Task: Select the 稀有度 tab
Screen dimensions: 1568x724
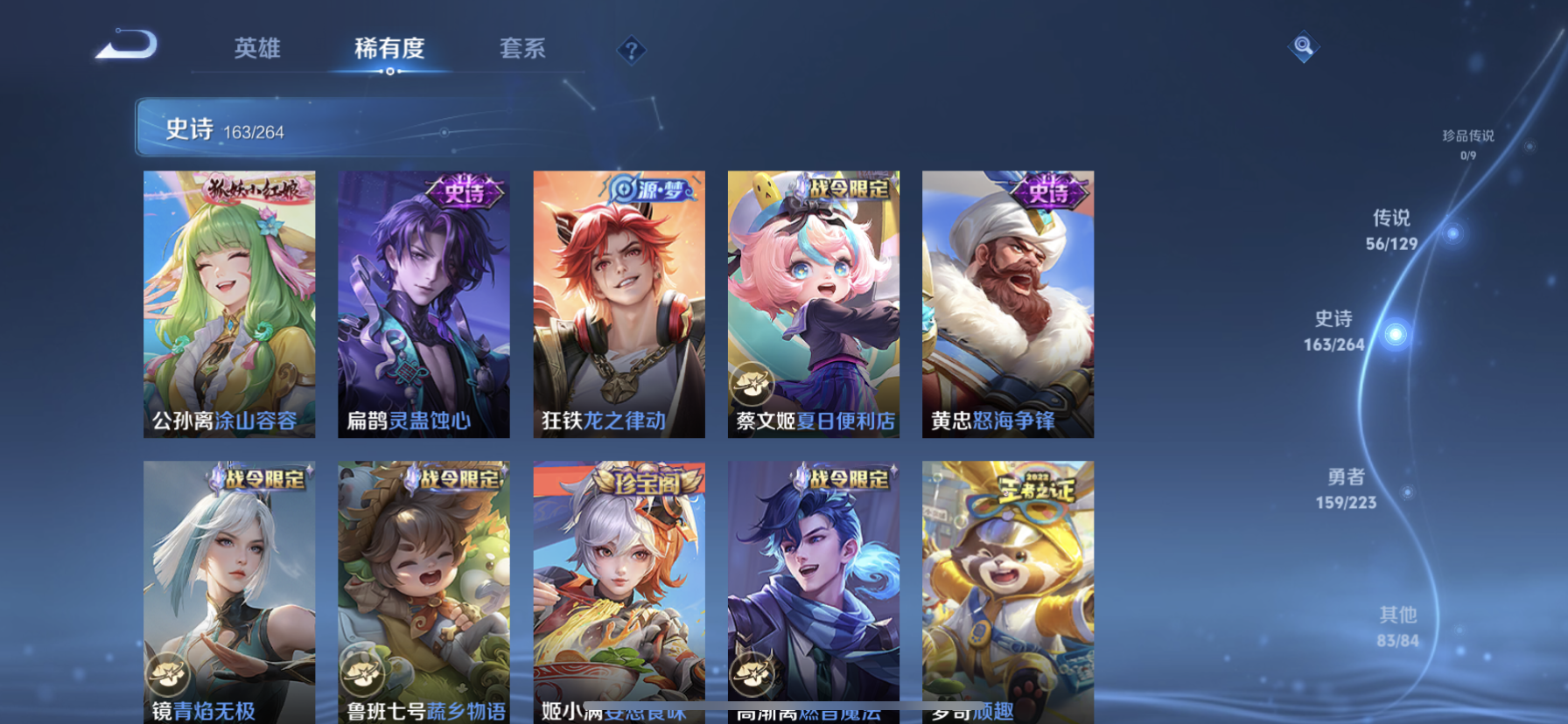Action: coord(390,50)
